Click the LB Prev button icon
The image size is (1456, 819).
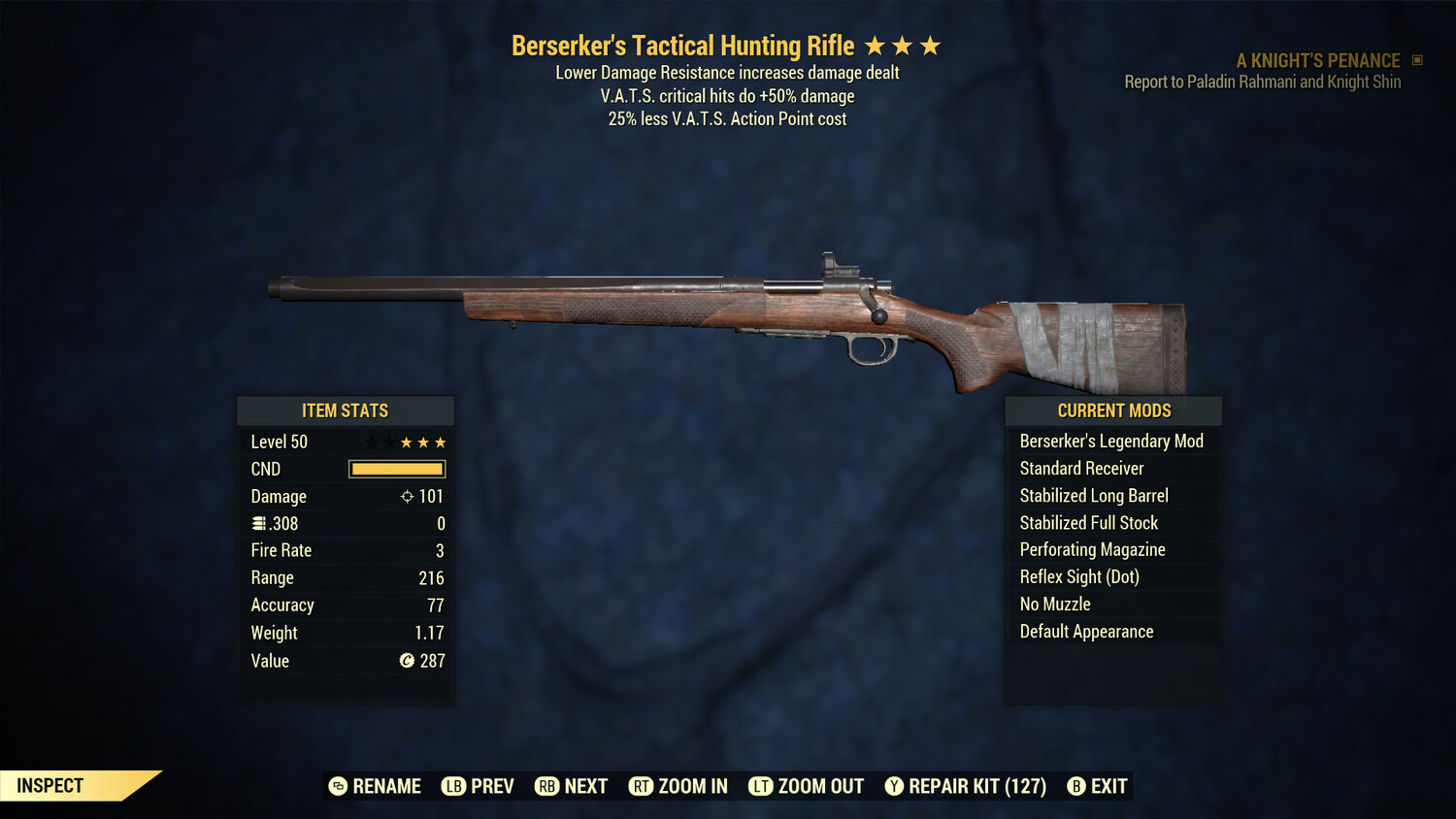452,786
